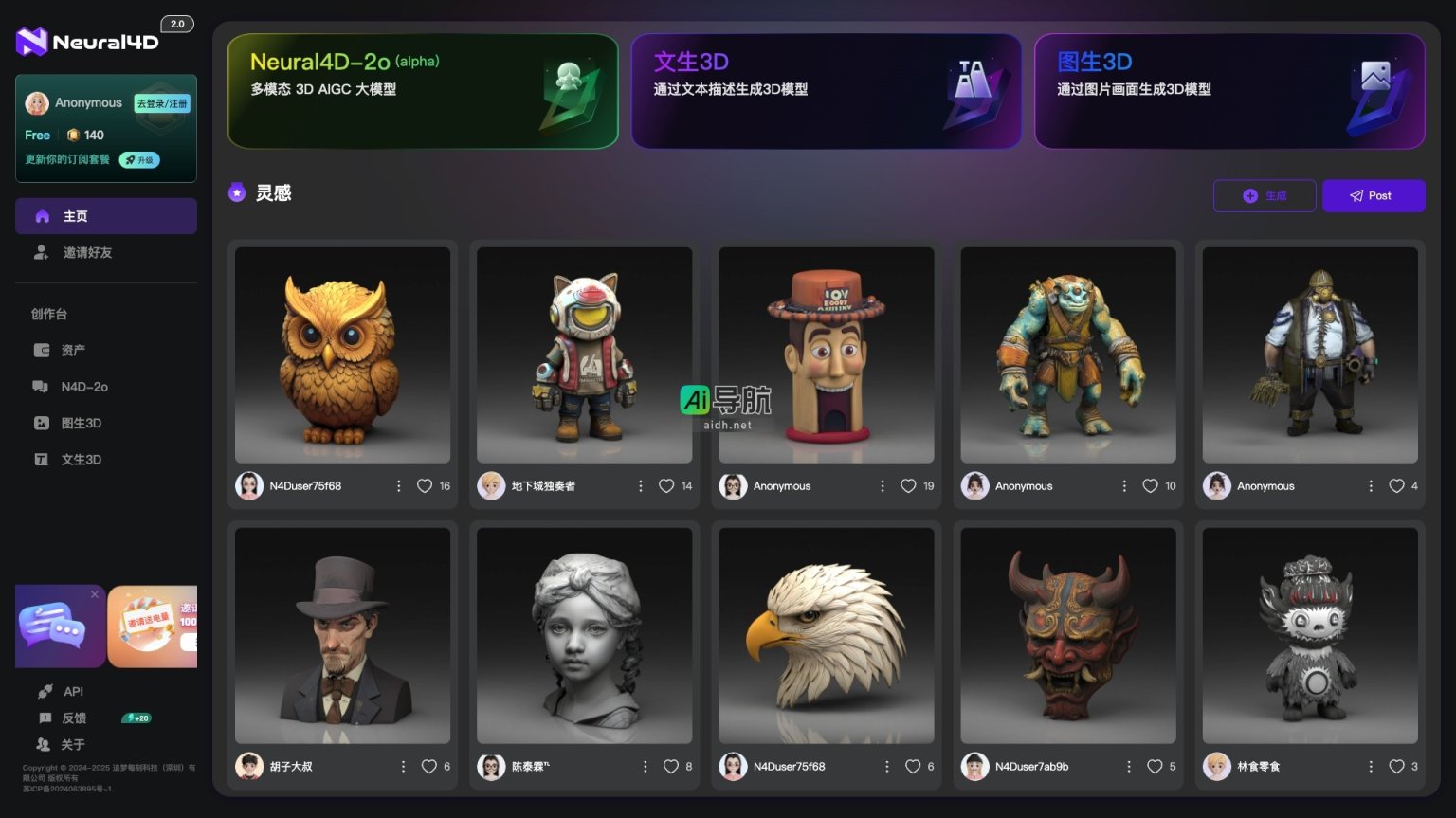Select 邀请好友 in the sidebar
Image resolution: width=1456 pixels, height=818 pixels.
point(83,252)
